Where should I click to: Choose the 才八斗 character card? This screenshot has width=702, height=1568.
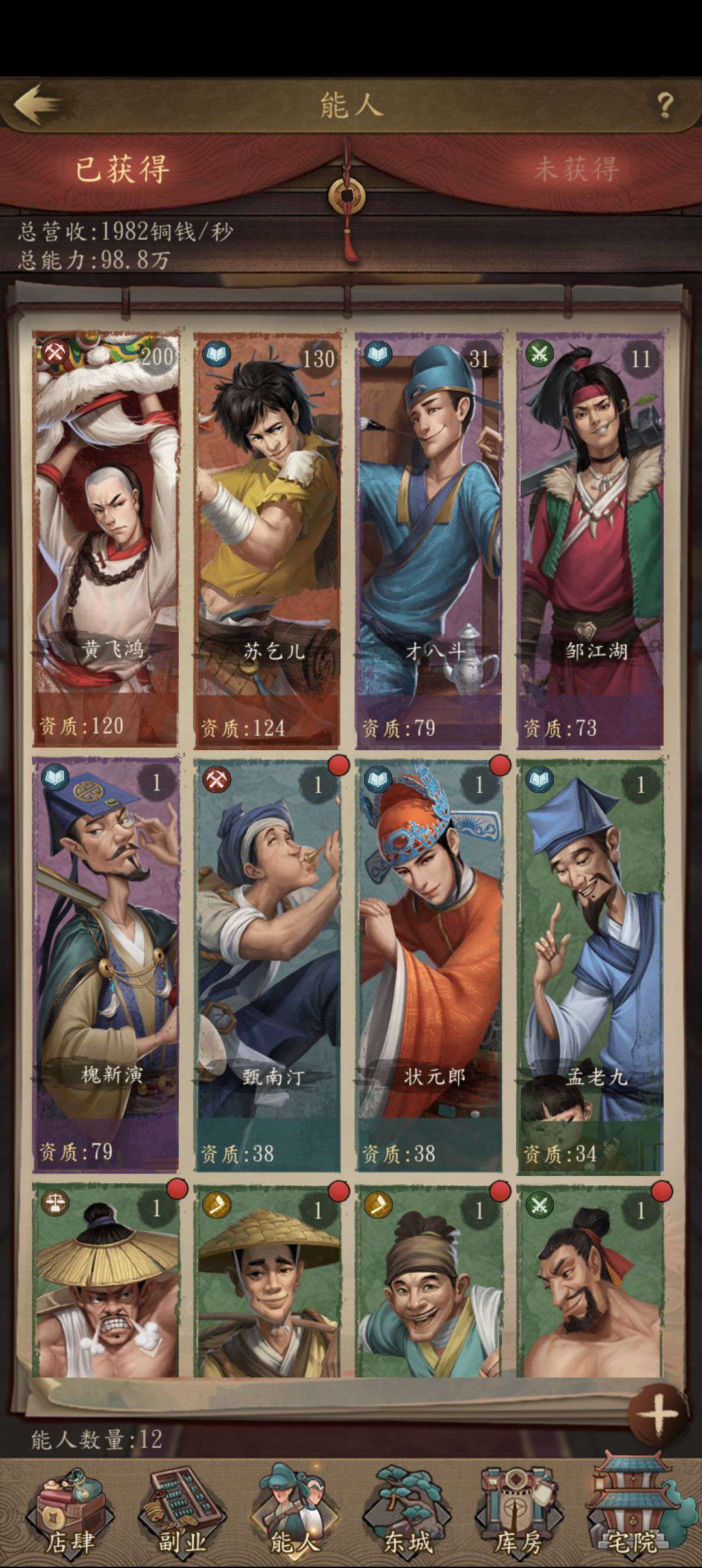pyautogui.click(x=428, y=540)
